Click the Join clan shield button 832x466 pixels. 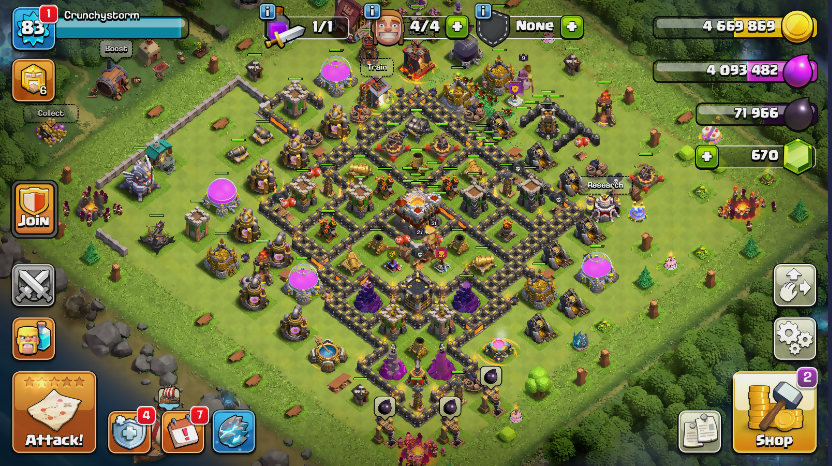click(x=33, y=208)
